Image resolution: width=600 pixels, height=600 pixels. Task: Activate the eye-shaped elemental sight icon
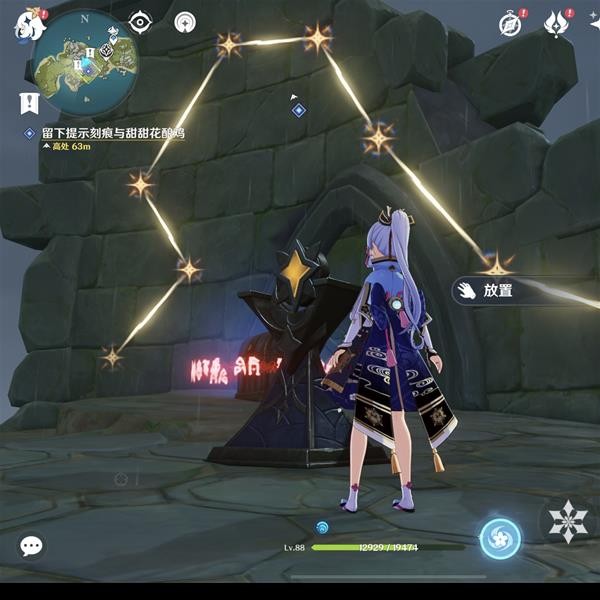click(141, 22)
